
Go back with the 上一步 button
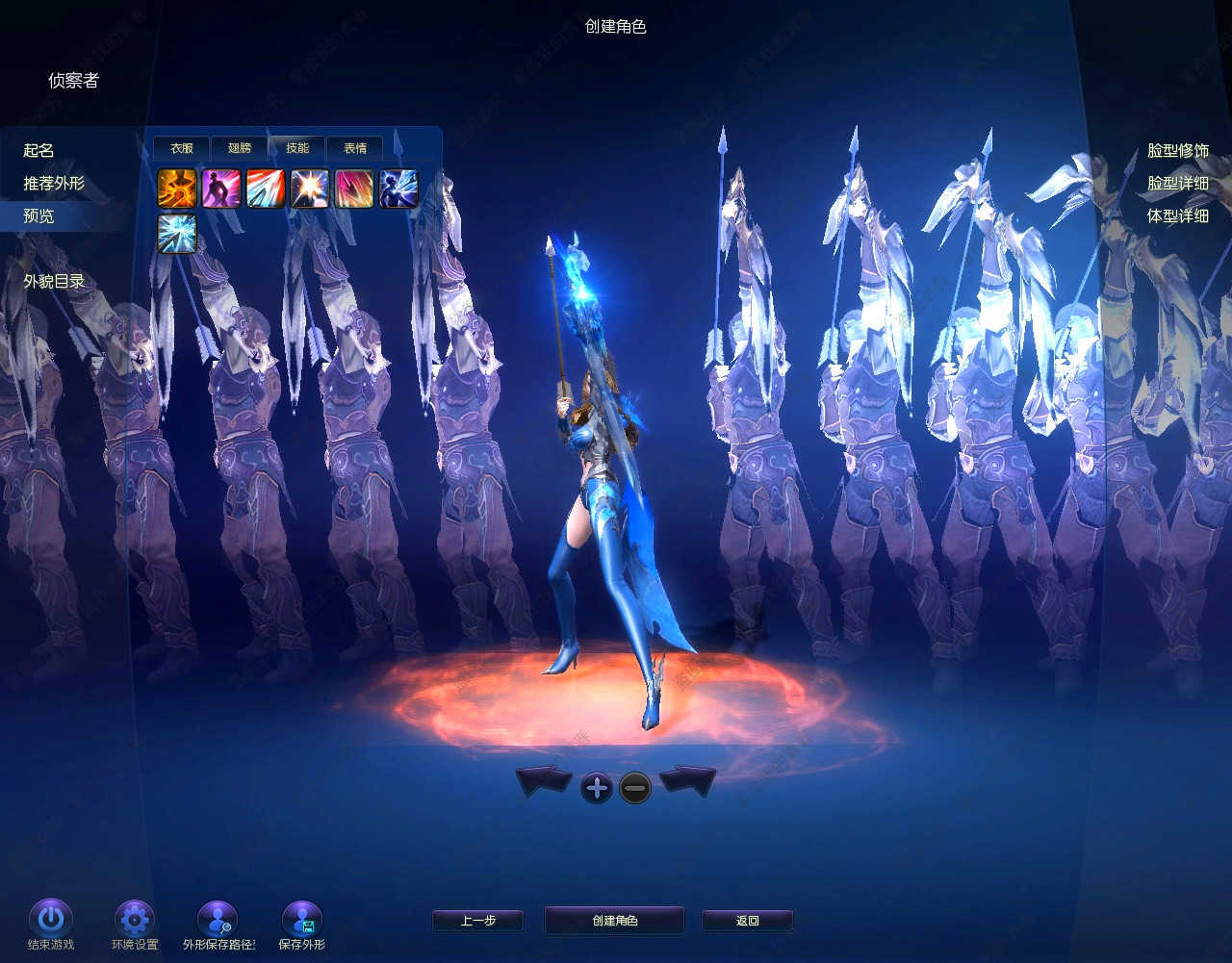477,921
